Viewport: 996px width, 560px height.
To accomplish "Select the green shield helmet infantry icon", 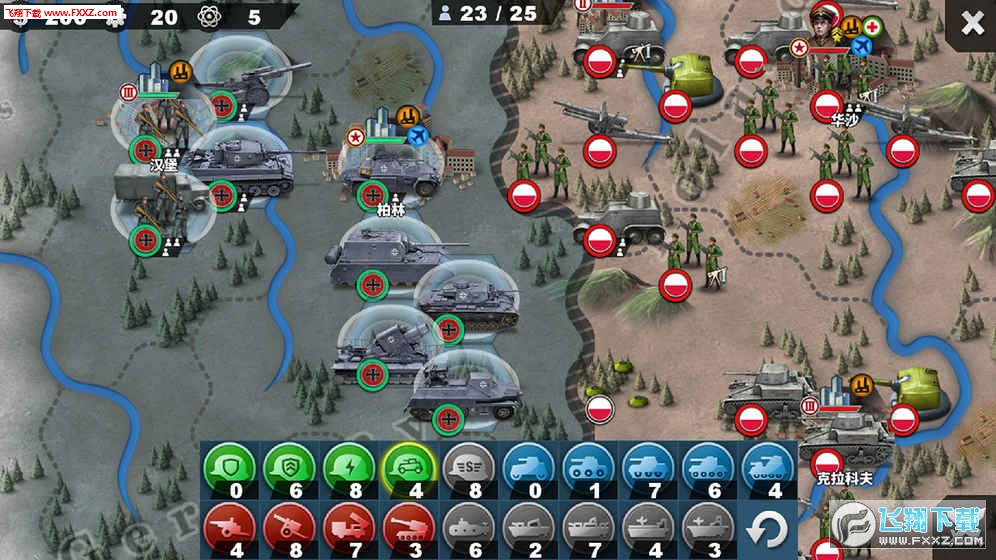I will tap(229, 467).
